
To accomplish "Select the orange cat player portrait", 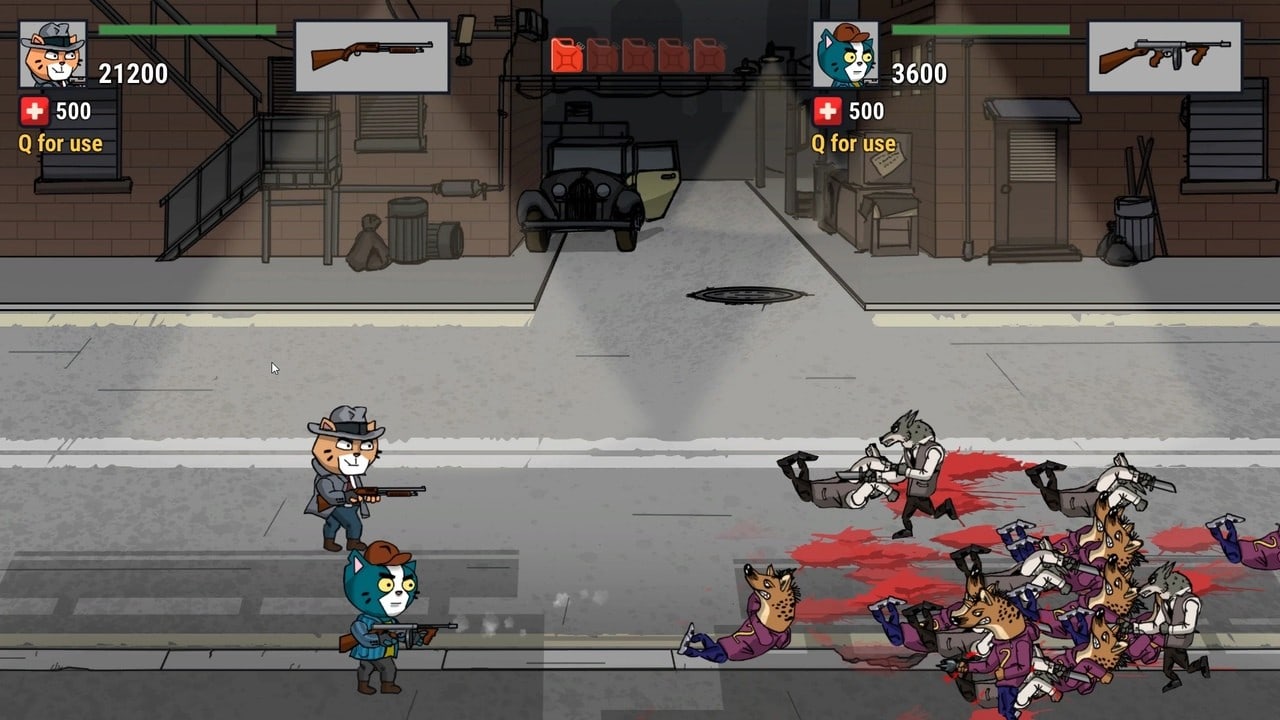I will [x=52, y=54].
